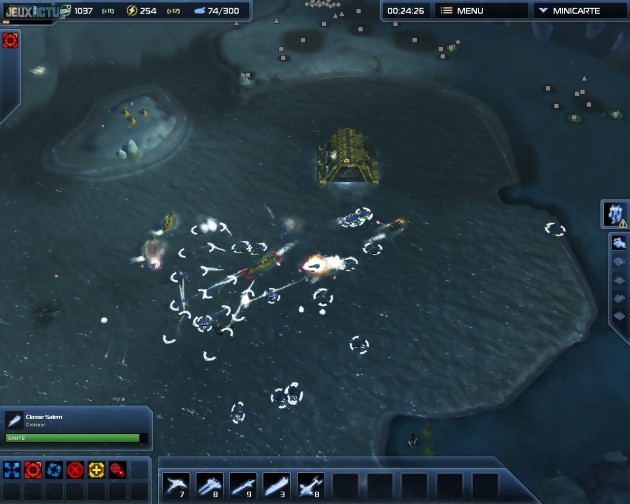Image resolution: width=630 pixels, height=504 pixels.
Task: Select the unit group showing count 7
Action: point(175,486)
